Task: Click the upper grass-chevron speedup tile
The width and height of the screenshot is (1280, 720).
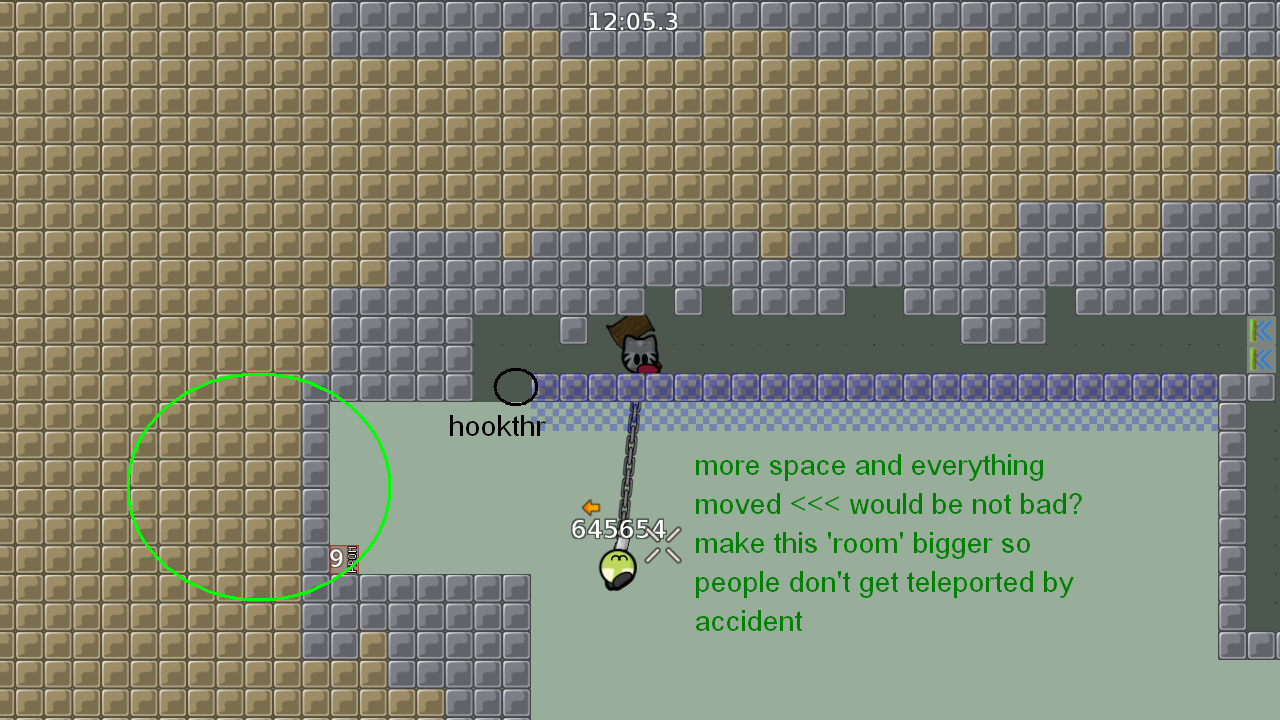Action: [1261, 332]
